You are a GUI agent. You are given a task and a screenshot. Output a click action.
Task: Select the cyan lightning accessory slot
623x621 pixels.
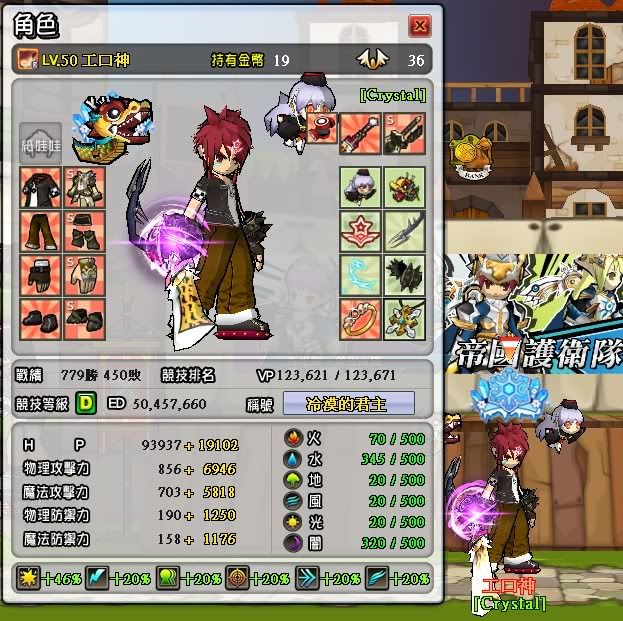361,274
